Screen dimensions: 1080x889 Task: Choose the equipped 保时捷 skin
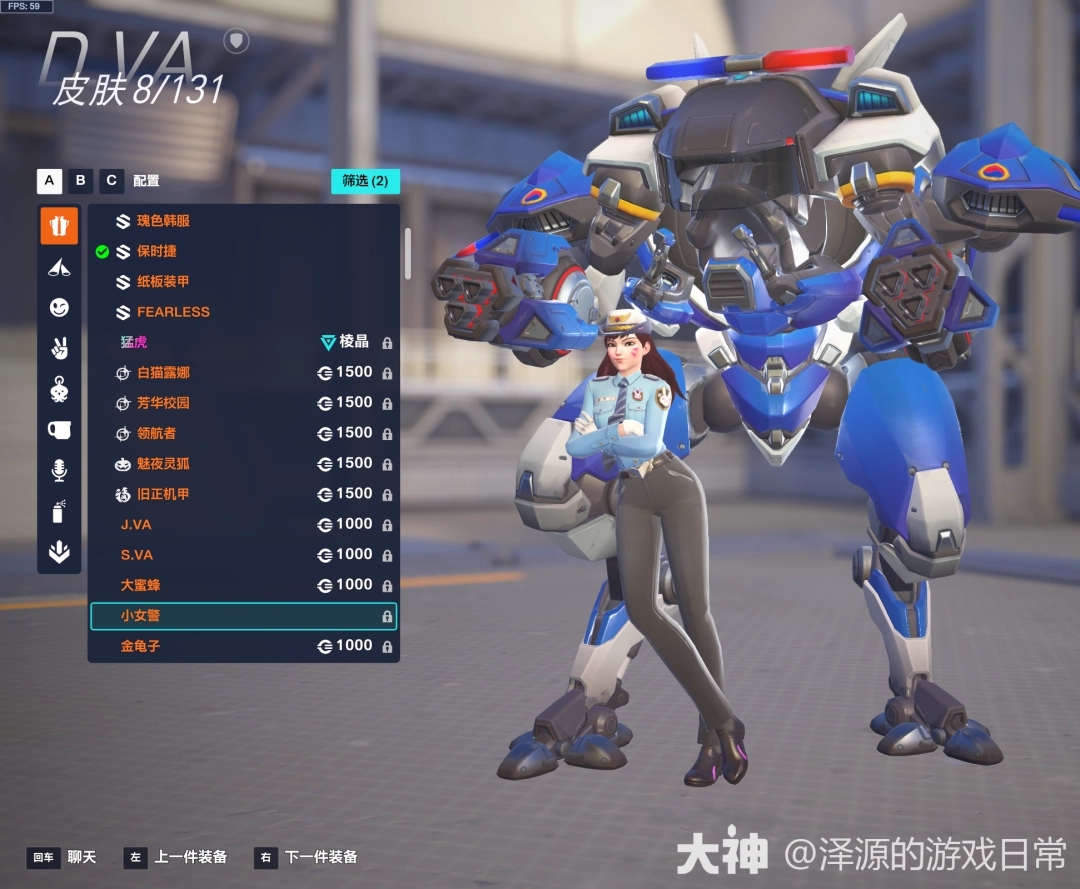pos(156,251)
